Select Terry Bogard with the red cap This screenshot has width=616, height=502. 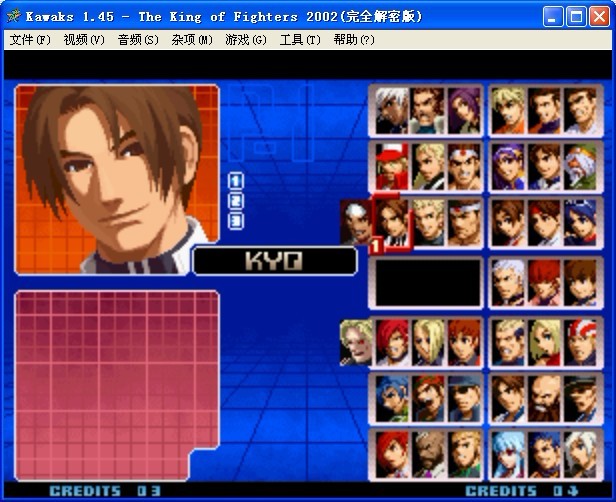392,167
